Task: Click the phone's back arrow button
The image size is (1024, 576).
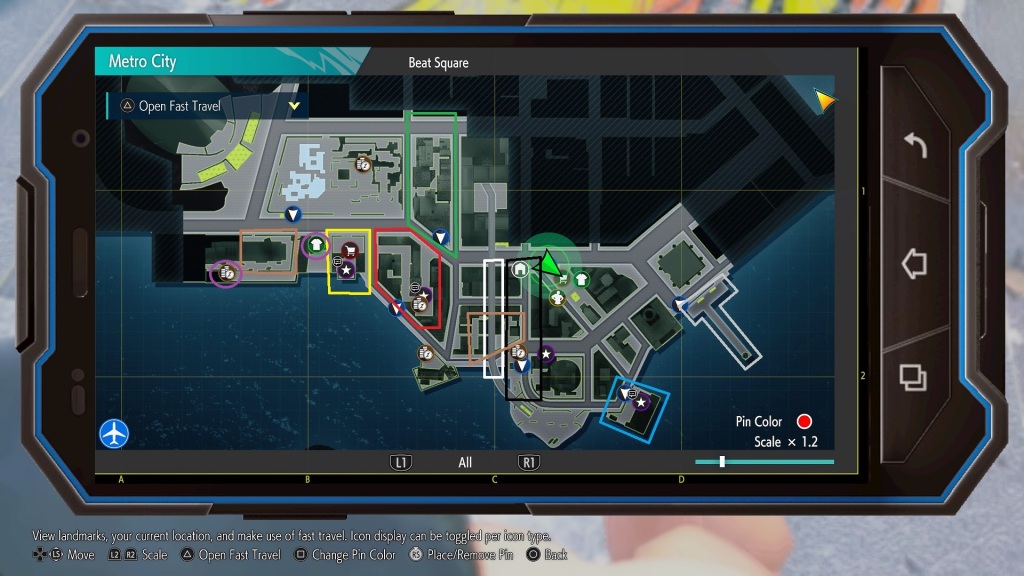Action: coord(914,146)
